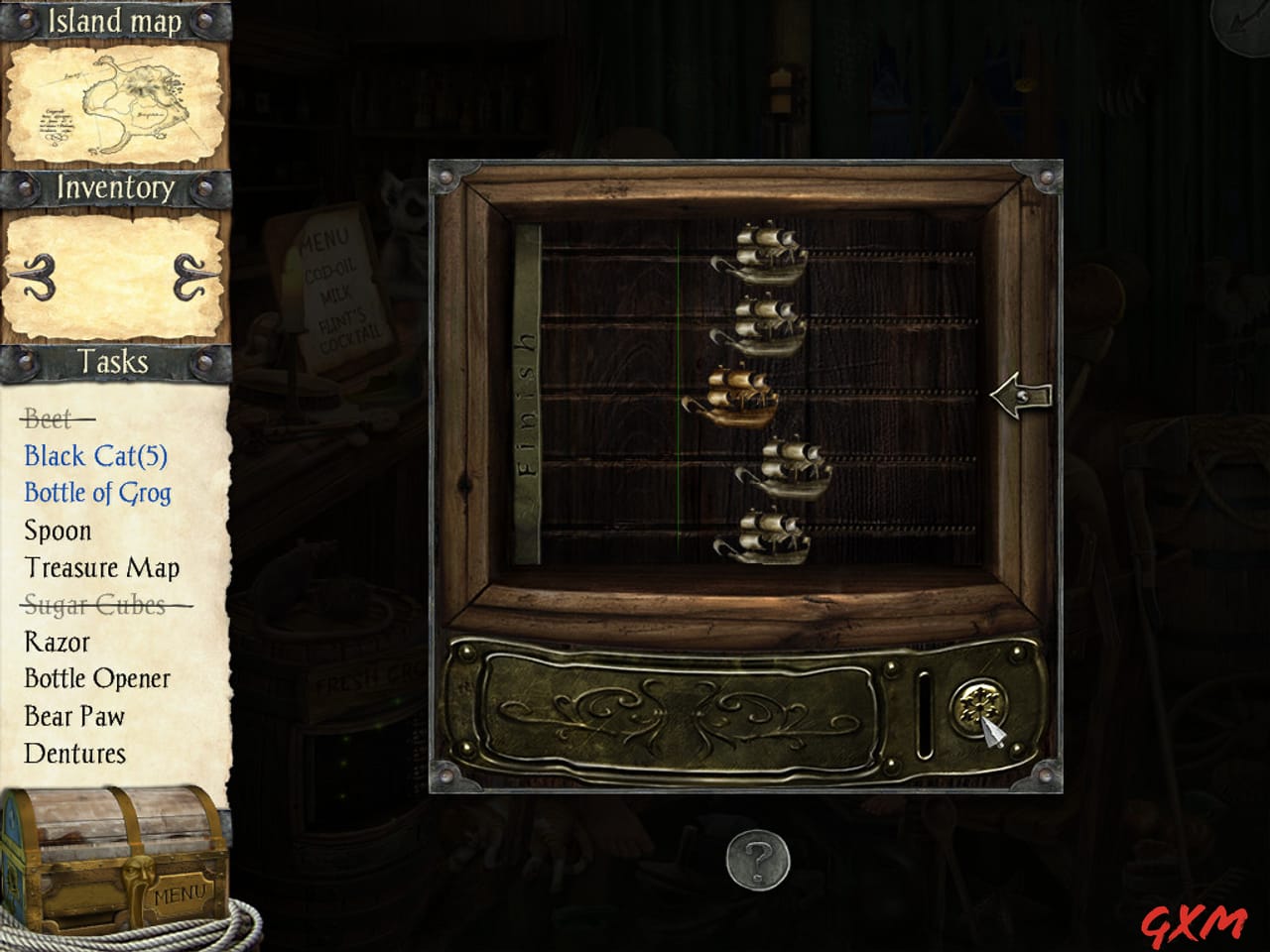This screenshot has height=952, width=1270.
Task: Click the left scroll ornament in Inventory
Action: coord(37,275)
